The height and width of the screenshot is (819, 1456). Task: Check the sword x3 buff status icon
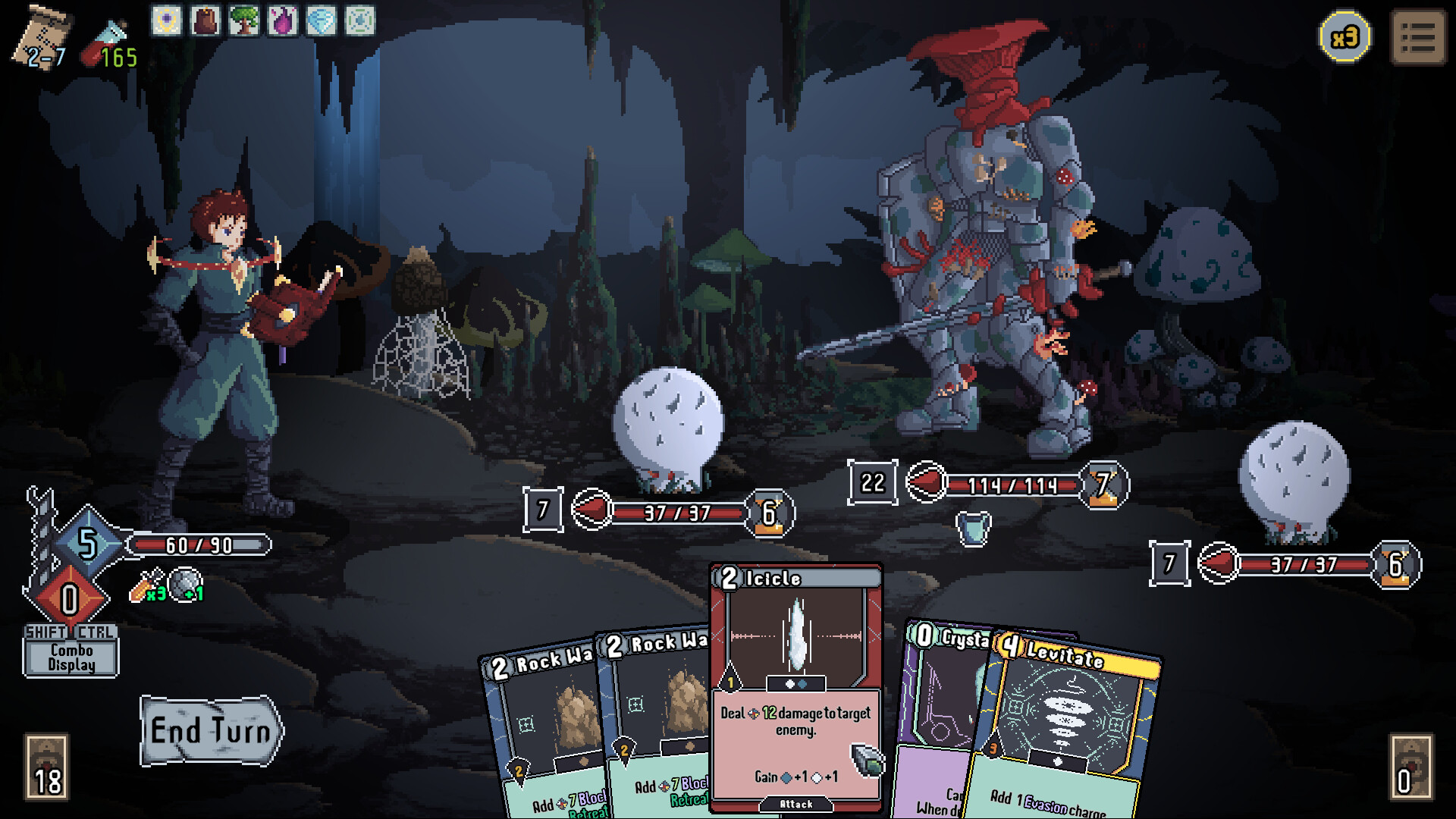(x=147, y=585)
